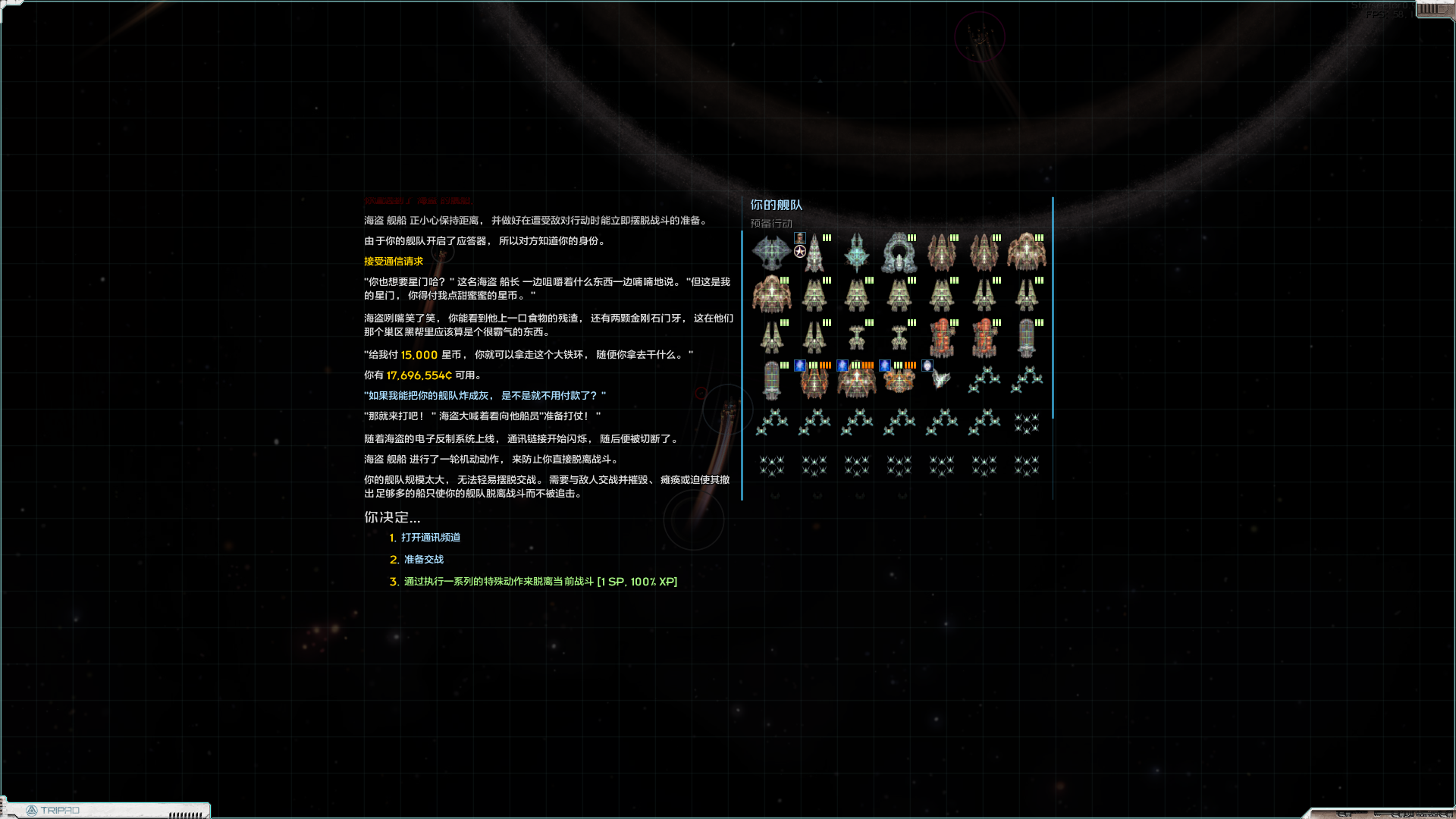Click an orange hull status bar on a capital ship

pos(825,365)
